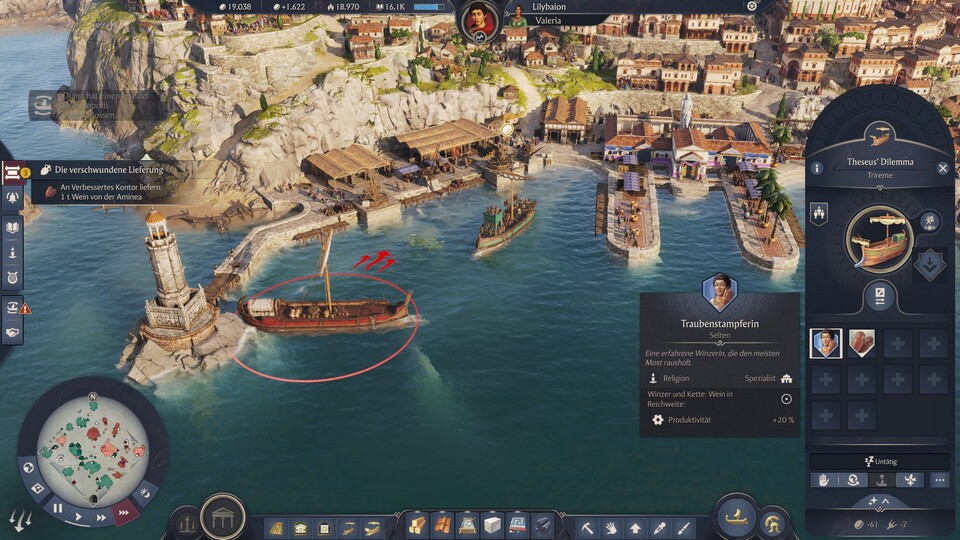Open the temple building menu
This screenshot has height=540, width=960.
(x=222, y=518)
